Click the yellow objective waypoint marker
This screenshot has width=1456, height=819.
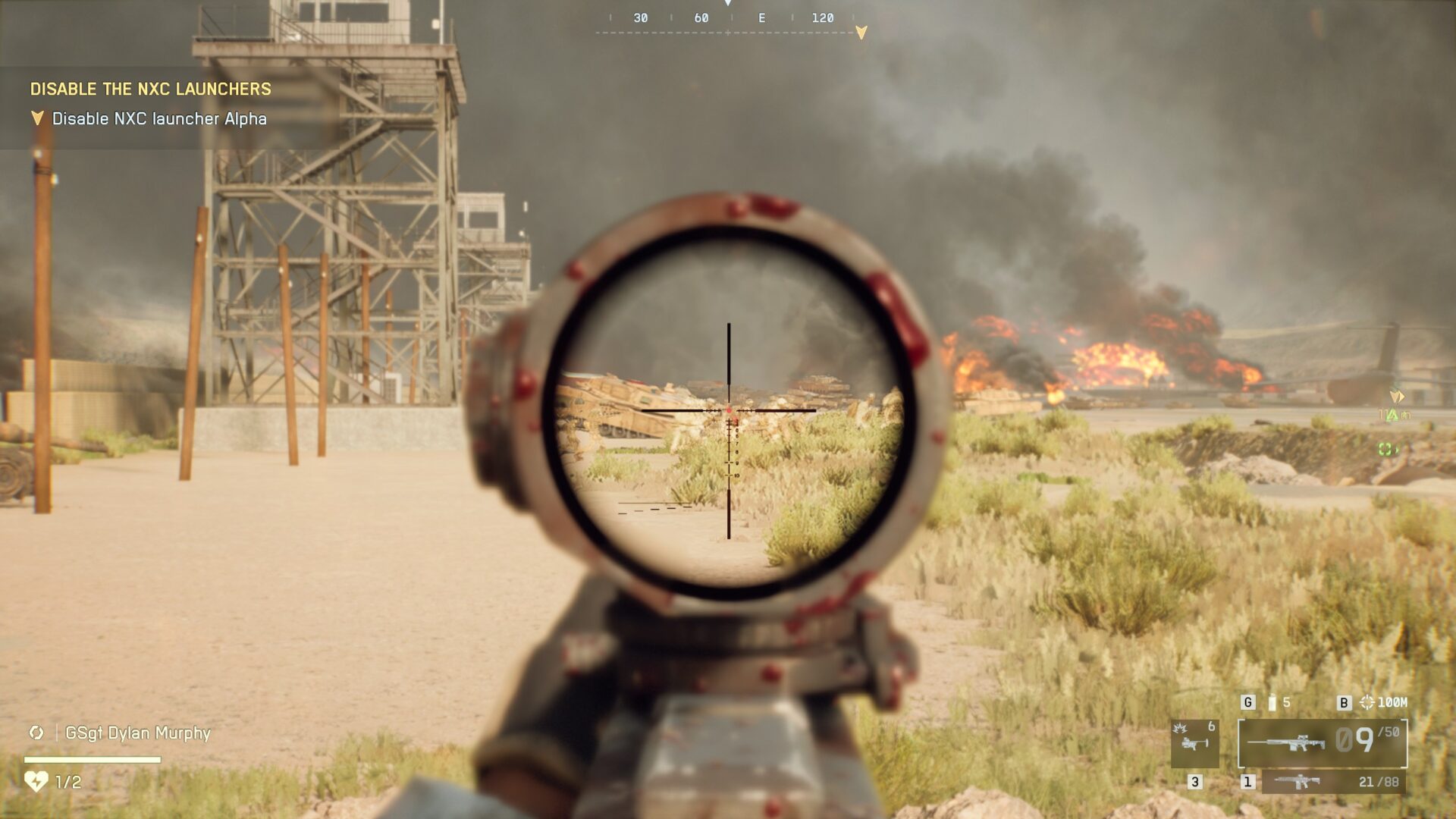[1397, 397]
